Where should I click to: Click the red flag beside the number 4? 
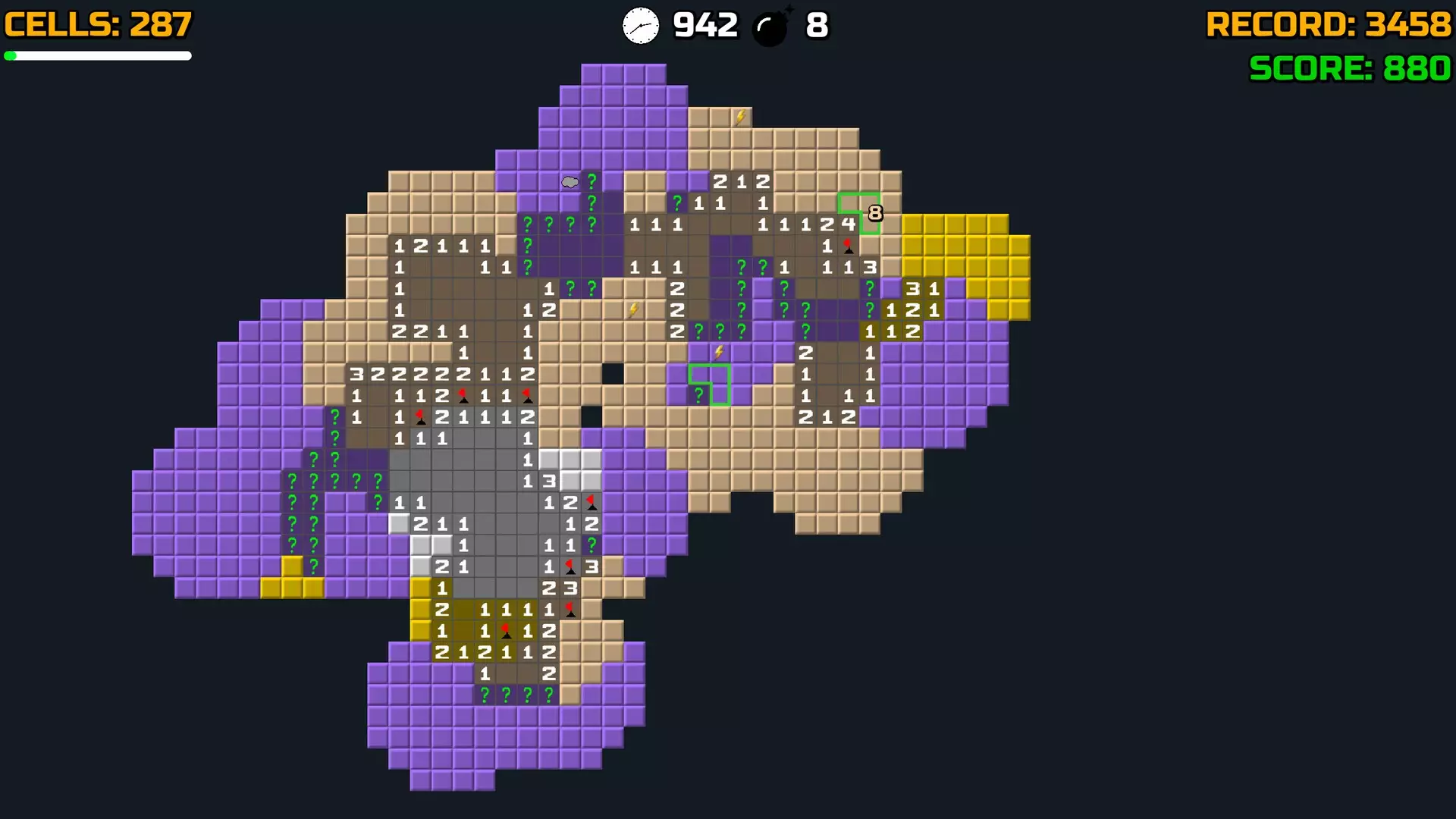coord(847,244)
